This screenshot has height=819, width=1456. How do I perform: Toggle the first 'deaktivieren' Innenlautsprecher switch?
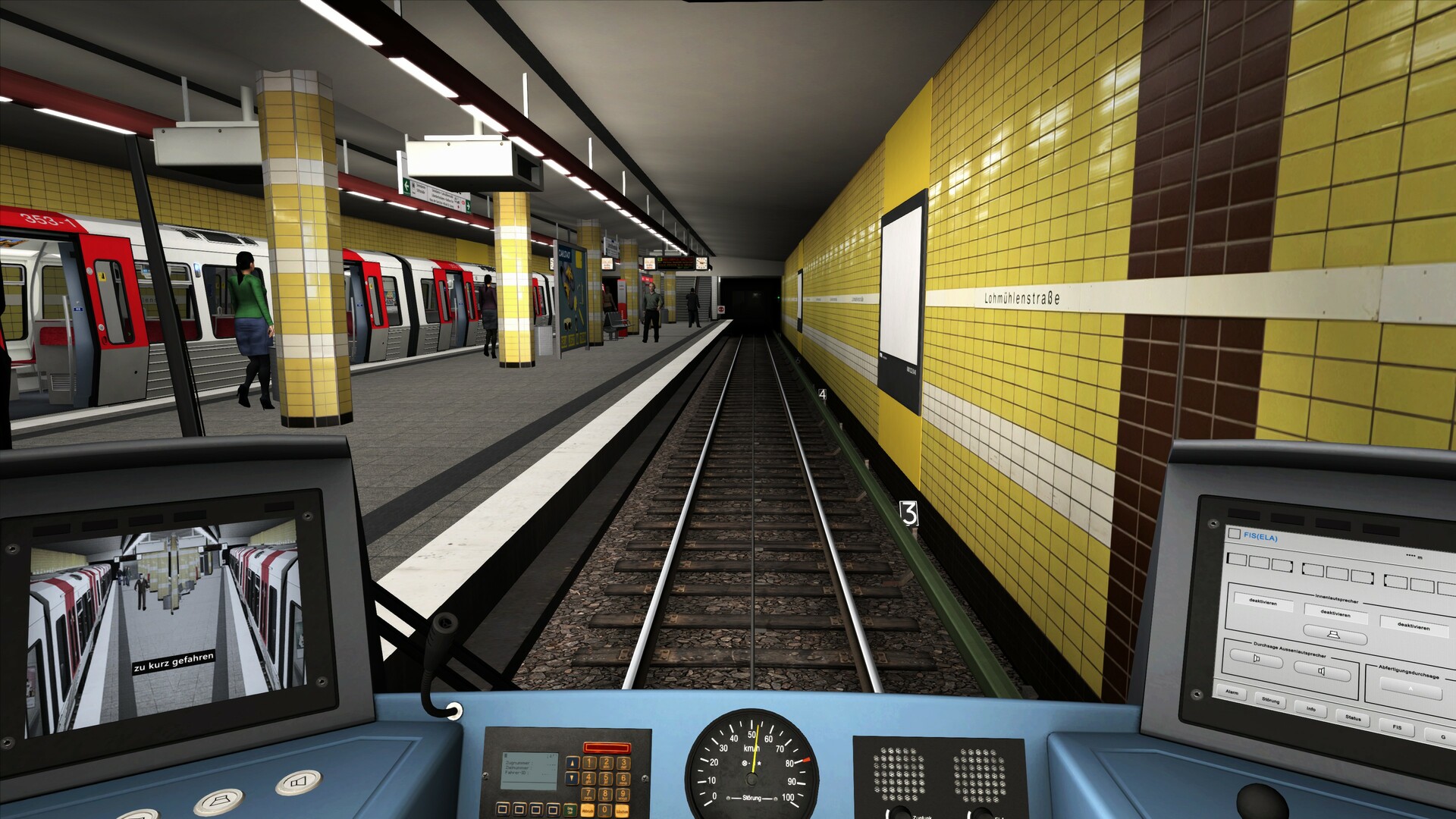point(1263,602)
